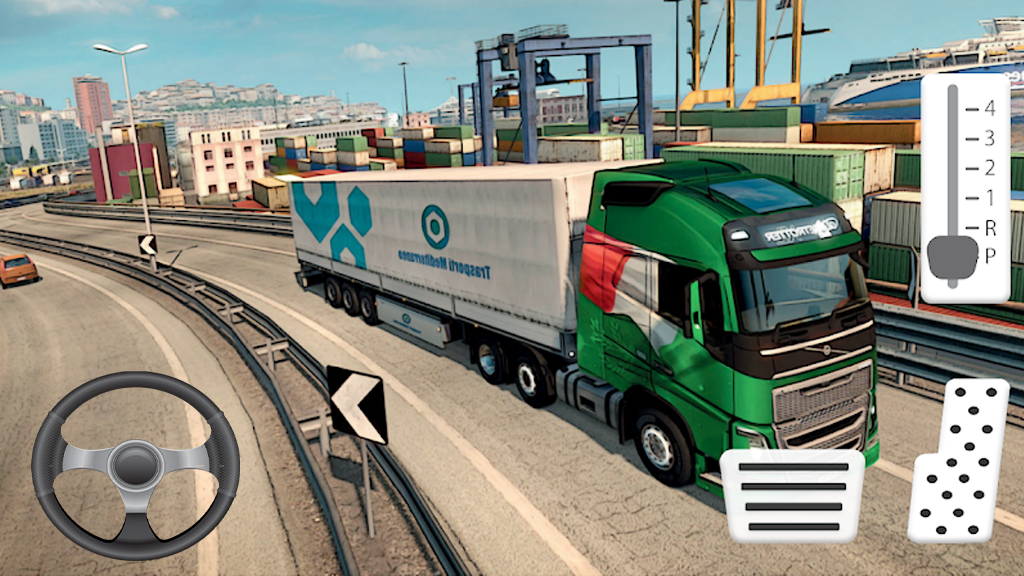The image size is (1024, 576).
Task: Shift into gear 4
Action: click(989, 108)
